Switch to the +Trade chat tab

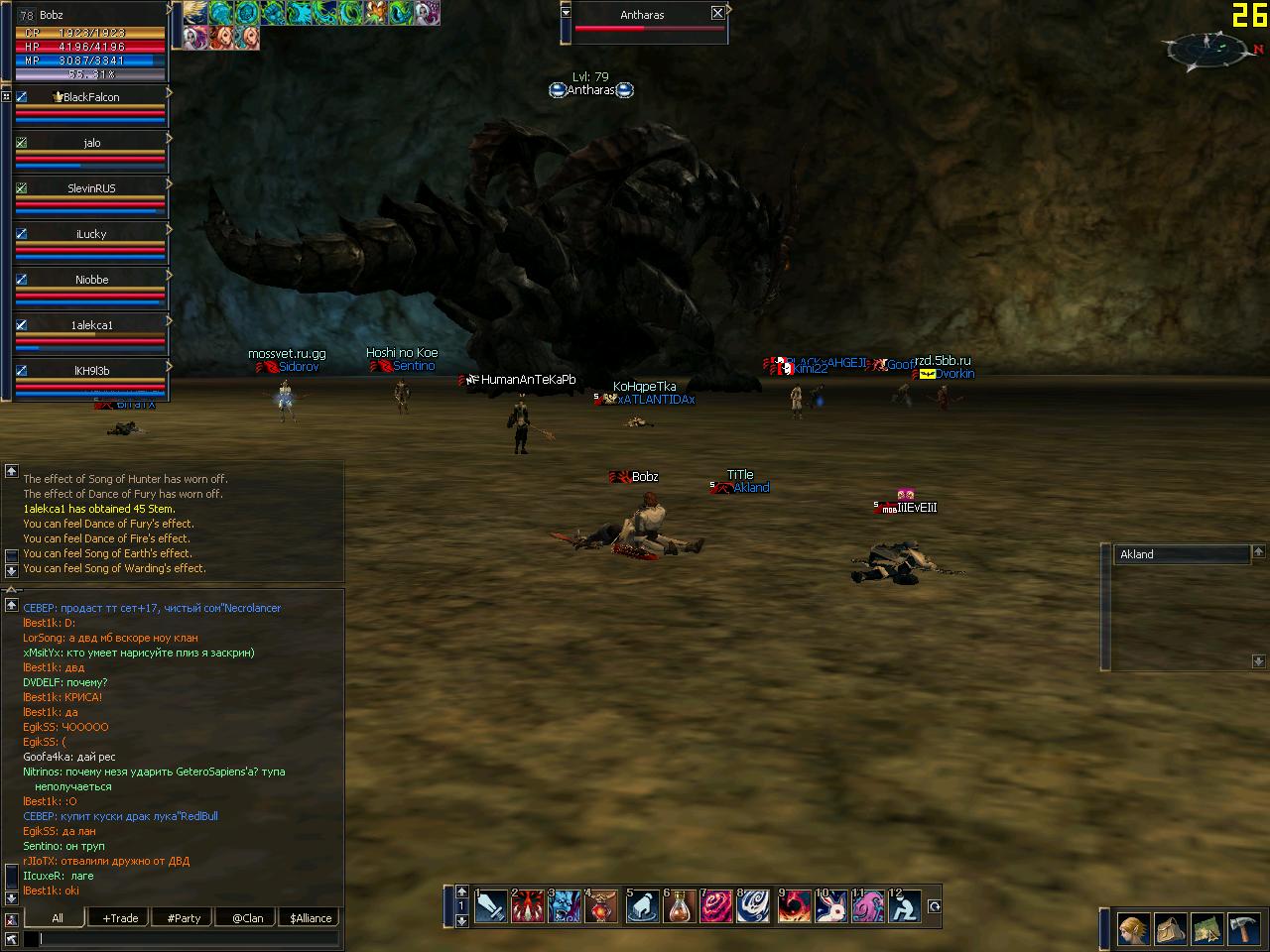(120, 918)
